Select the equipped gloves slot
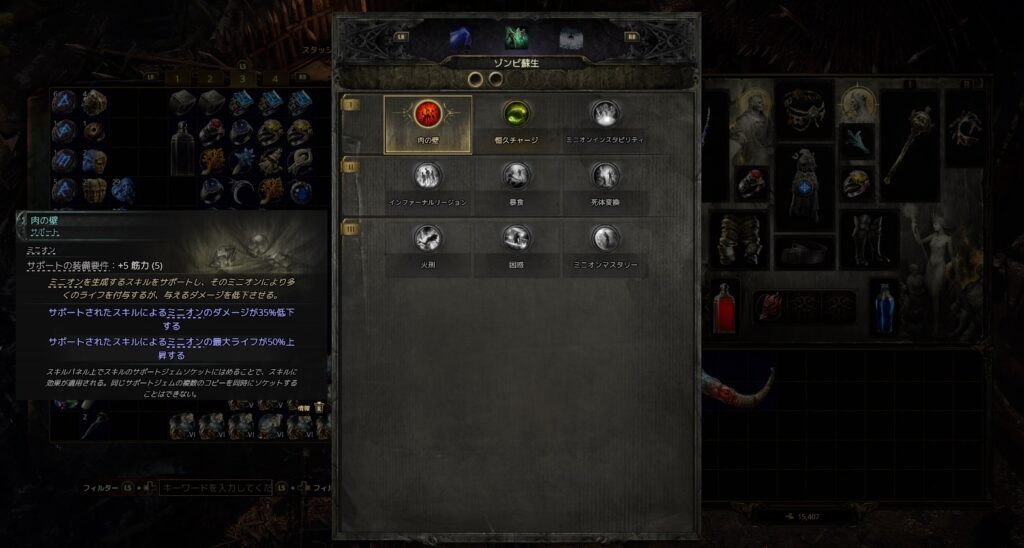Image resolution: width=1024 pixels, height=548 pixels. click(x=738, y=238)
